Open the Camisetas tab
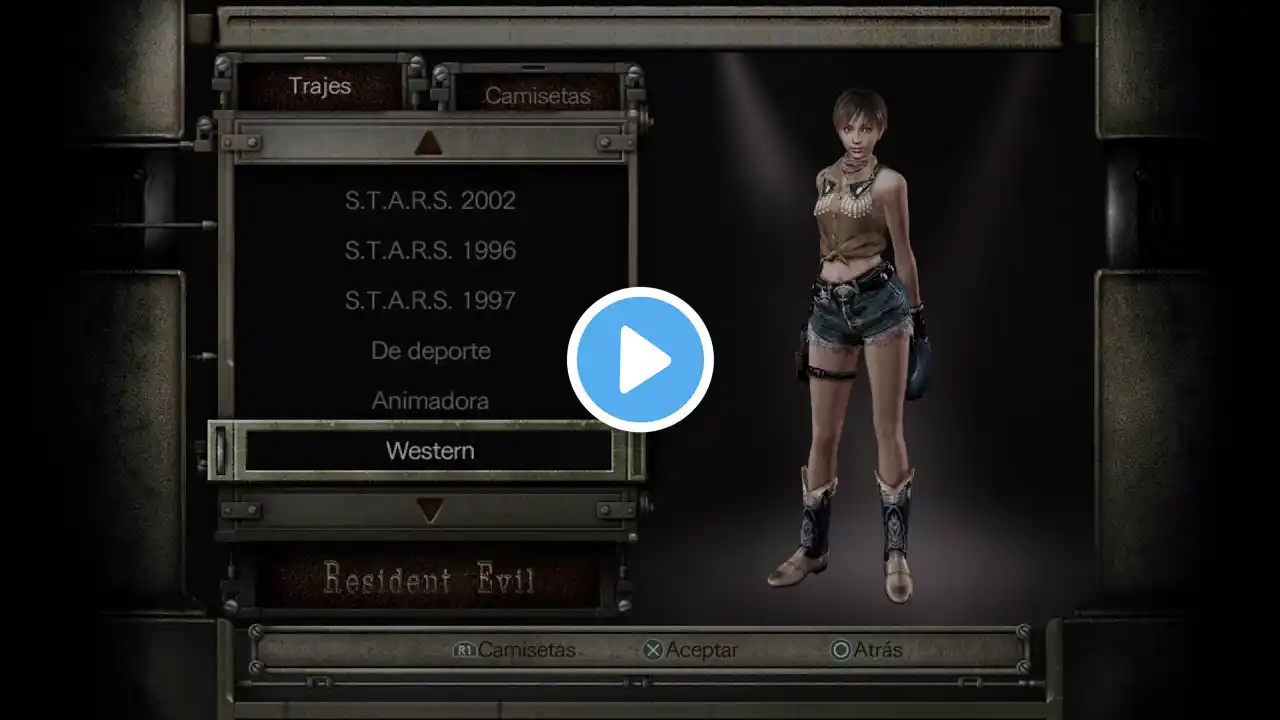Viewport: 1280px width, 720px height. [x=537, y=96]
